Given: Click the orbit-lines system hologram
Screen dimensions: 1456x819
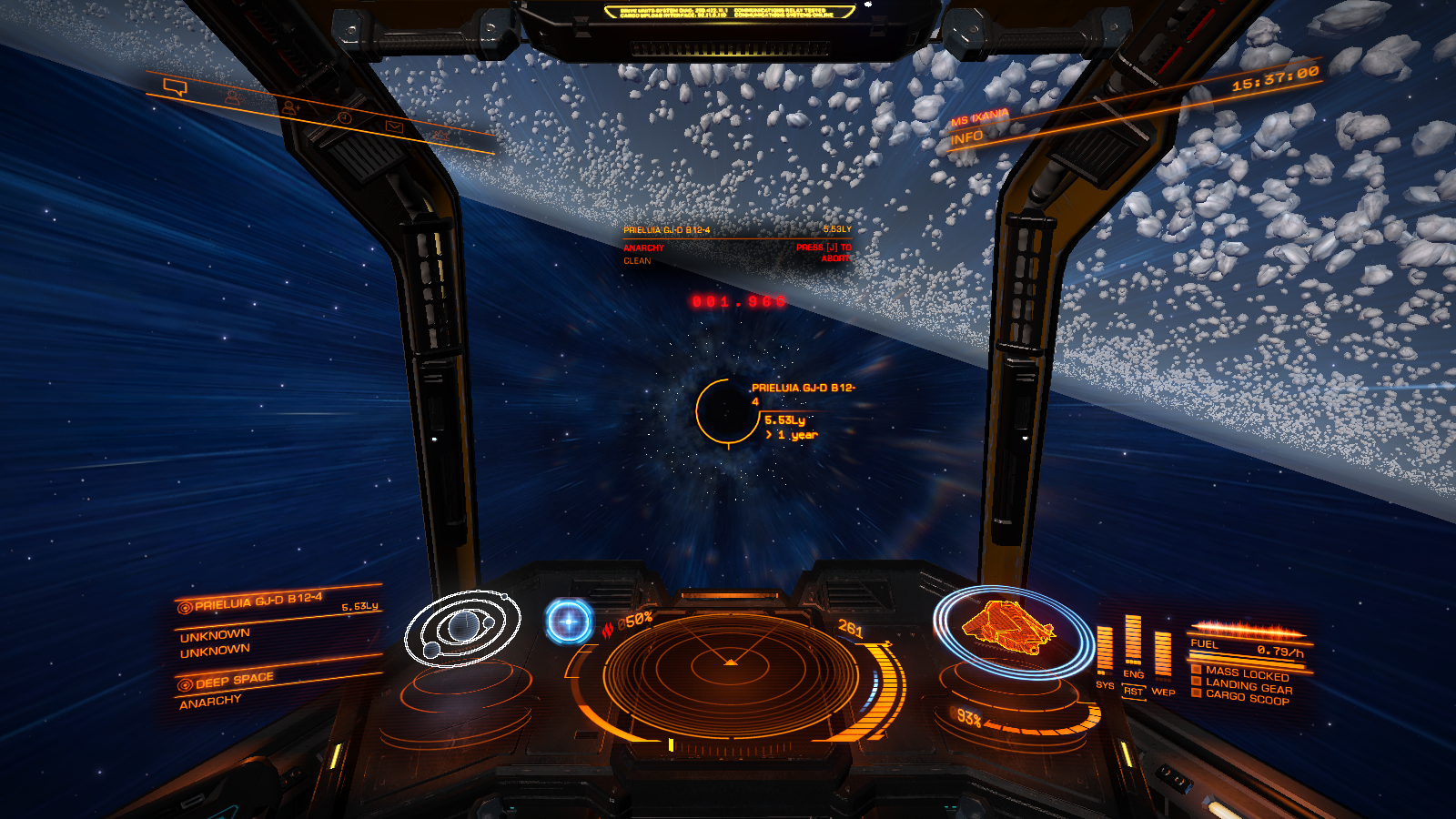Looking at the screenshot, I should 462,627.
